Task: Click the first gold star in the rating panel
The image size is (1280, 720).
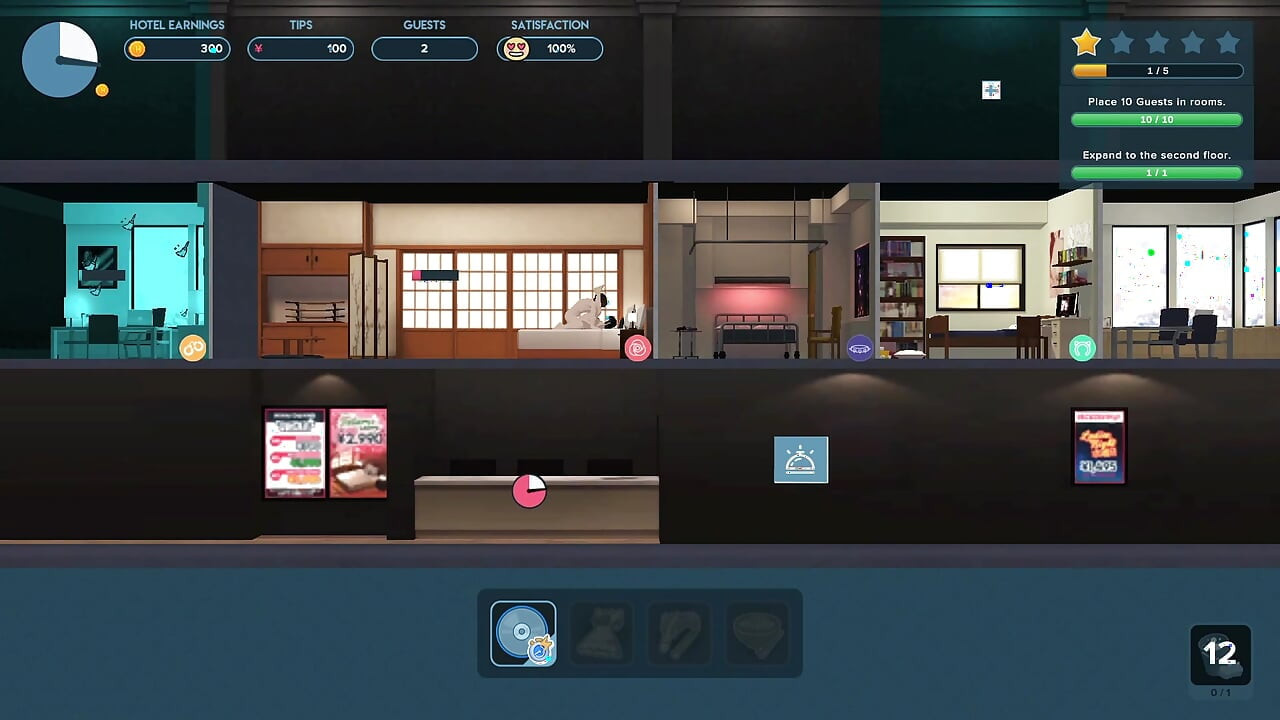Action: click(1086, 42)
